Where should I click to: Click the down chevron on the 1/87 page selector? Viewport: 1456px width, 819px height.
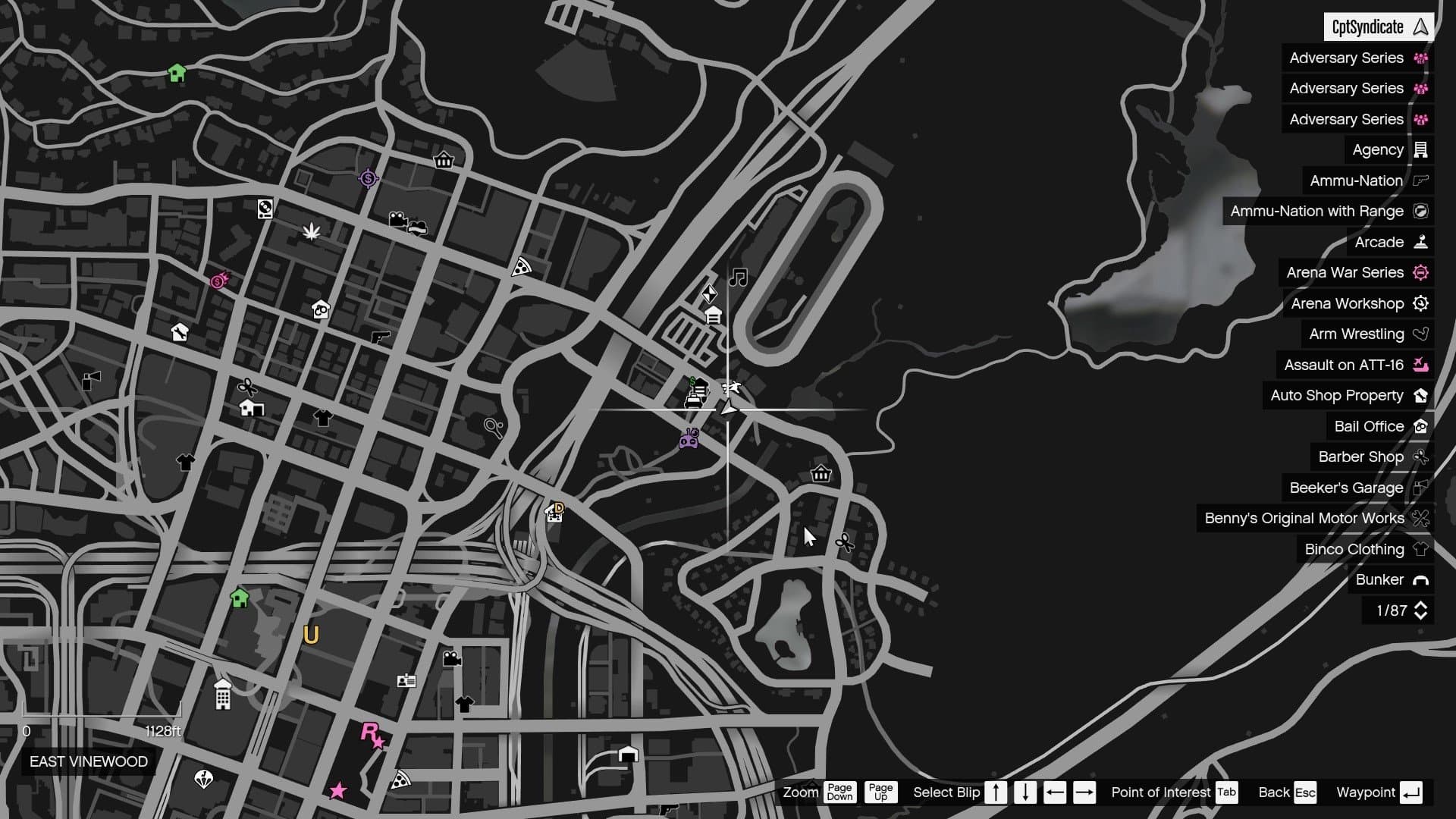[x=1420, y=615]
